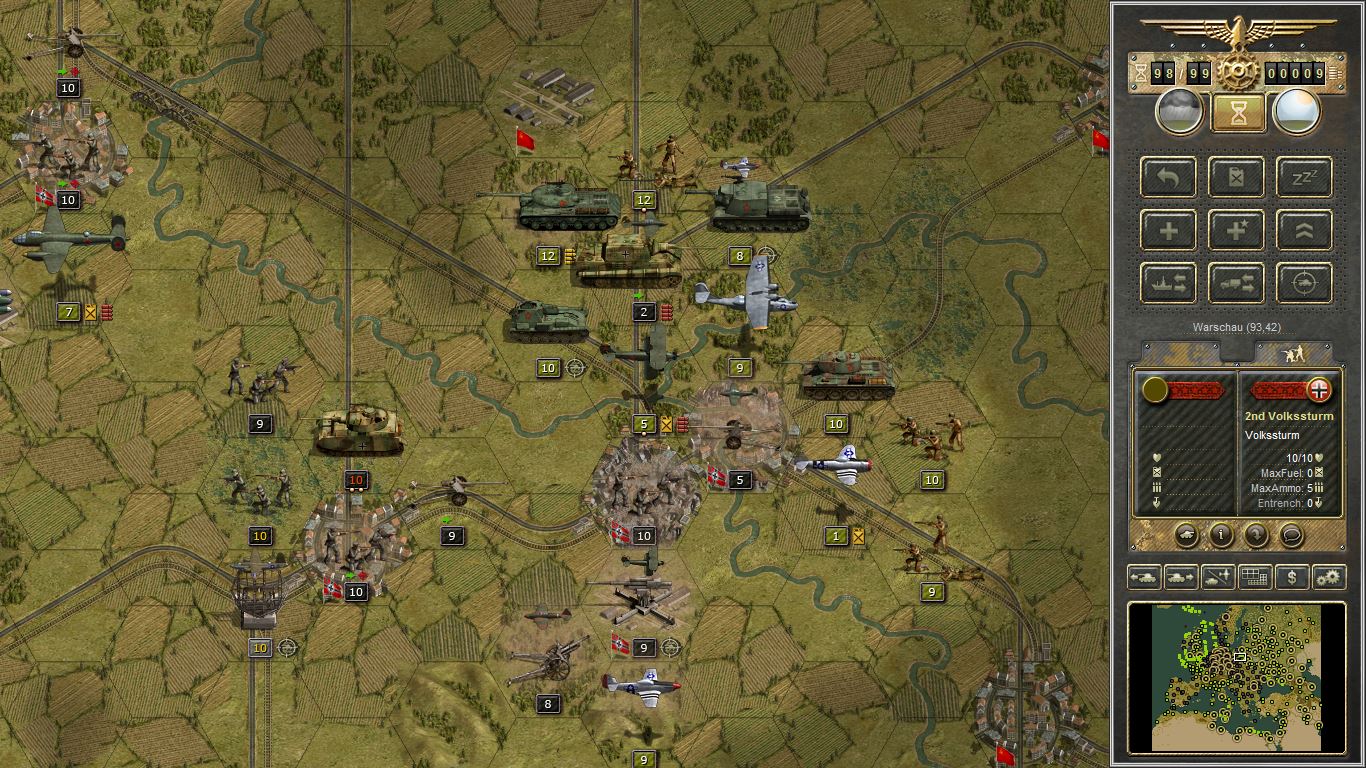1366x768 pixels.
Task: Click the jerry-can resupply icon
Action: [x=1236, y=177]
